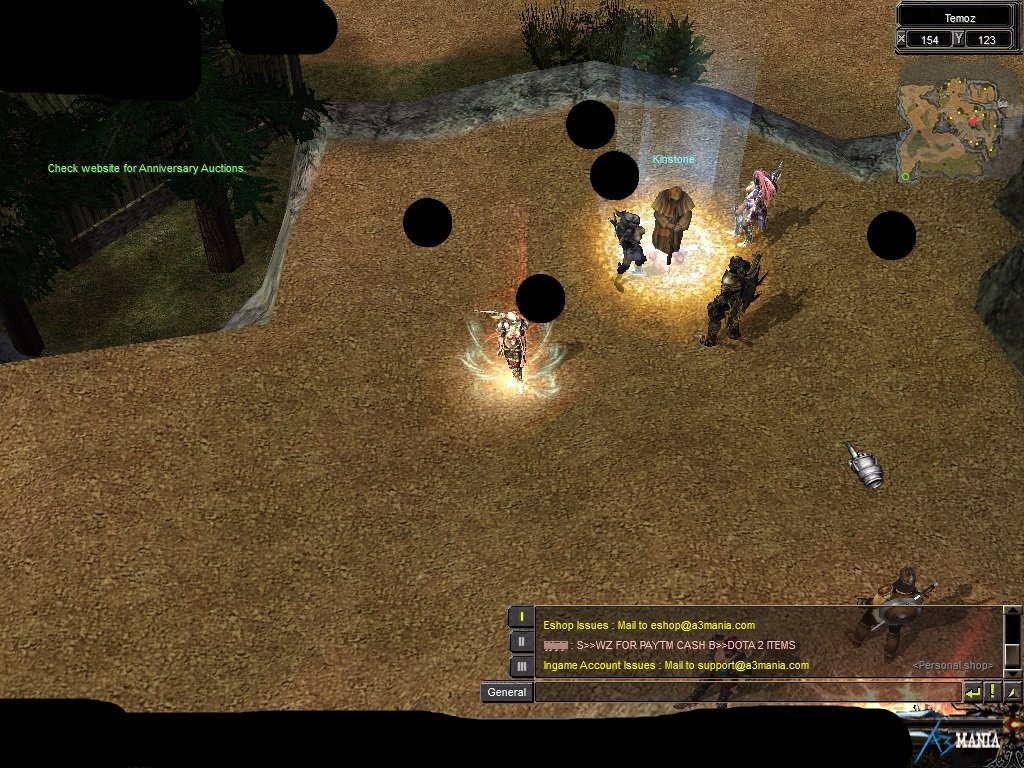This screenshot has width=1024, height=768.
Task: Send message with the enter arrow button
Action: click(x=973, y=692)
